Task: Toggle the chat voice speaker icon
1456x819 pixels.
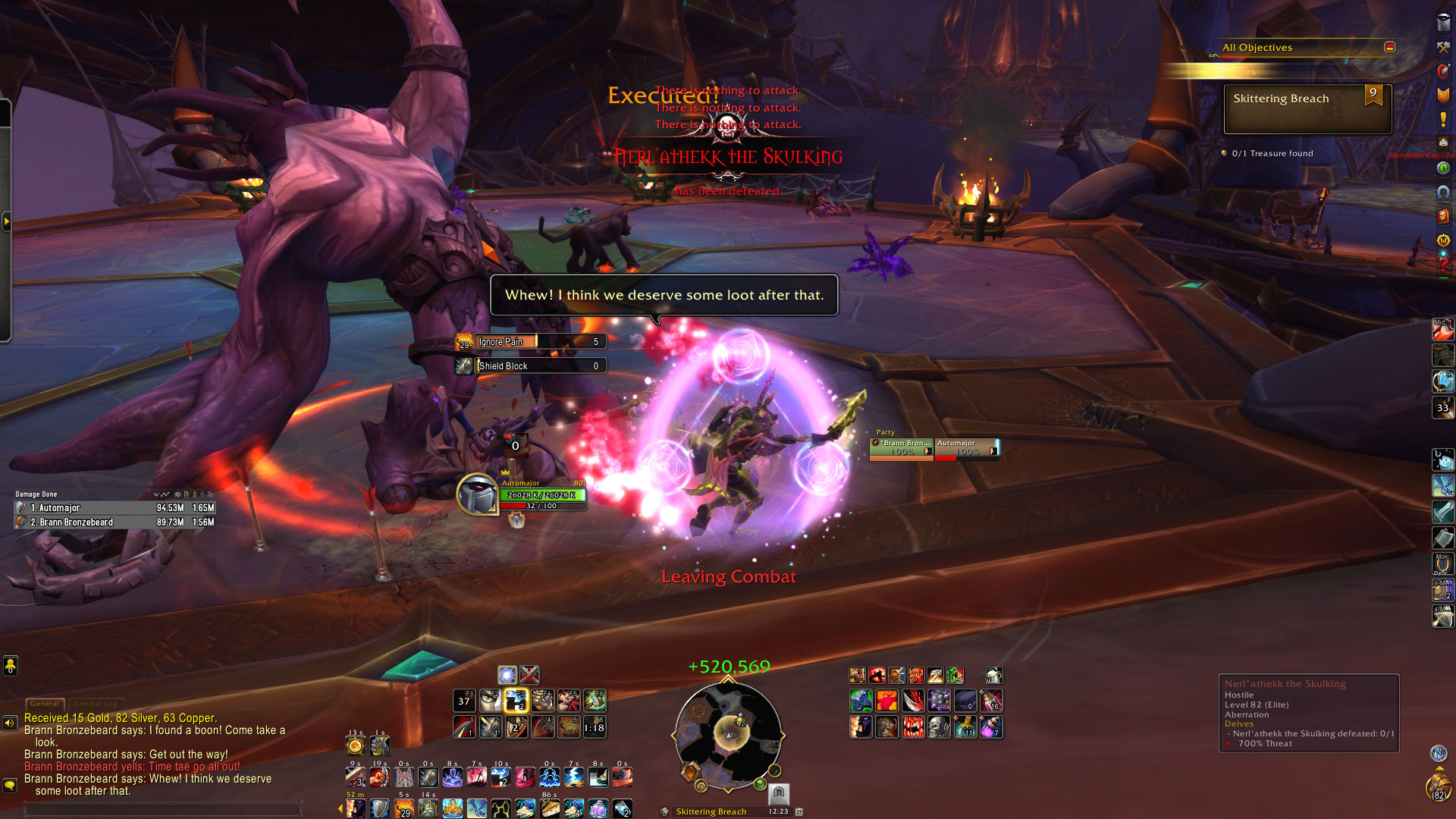Action: 10,723
